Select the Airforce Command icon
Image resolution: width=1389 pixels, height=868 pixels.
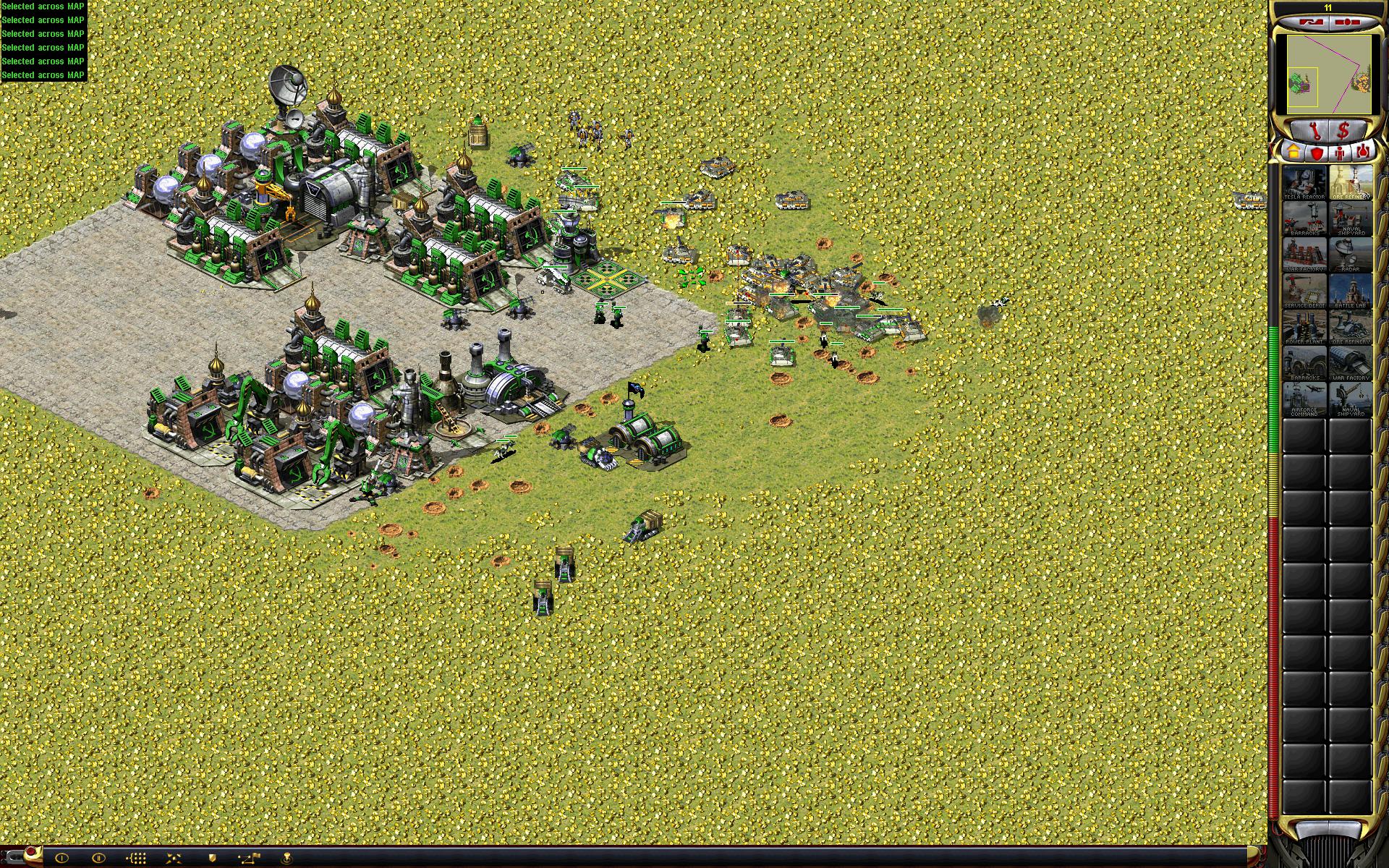[1304, 400]
